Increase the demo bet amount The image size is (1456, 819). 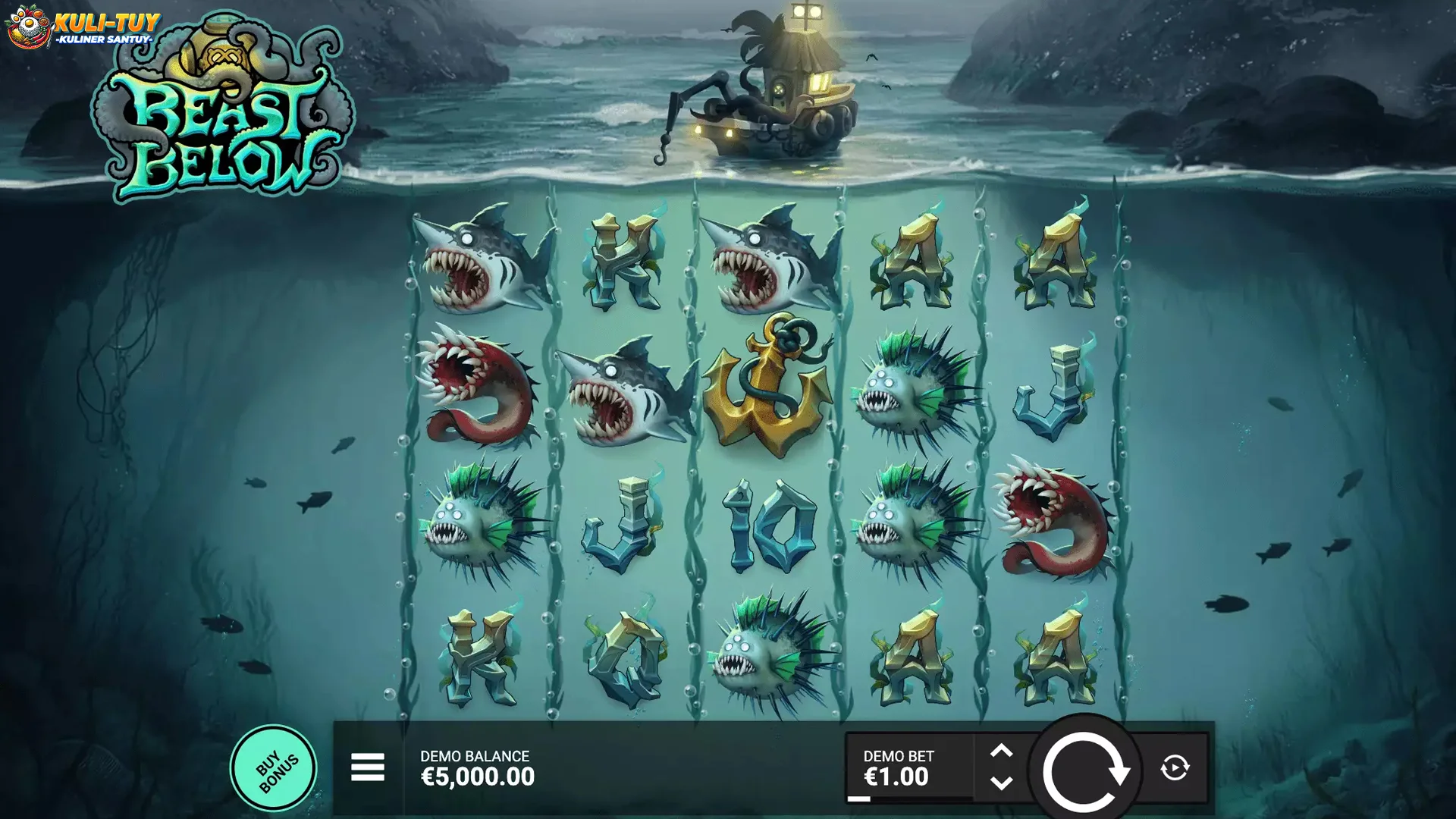1001,751
